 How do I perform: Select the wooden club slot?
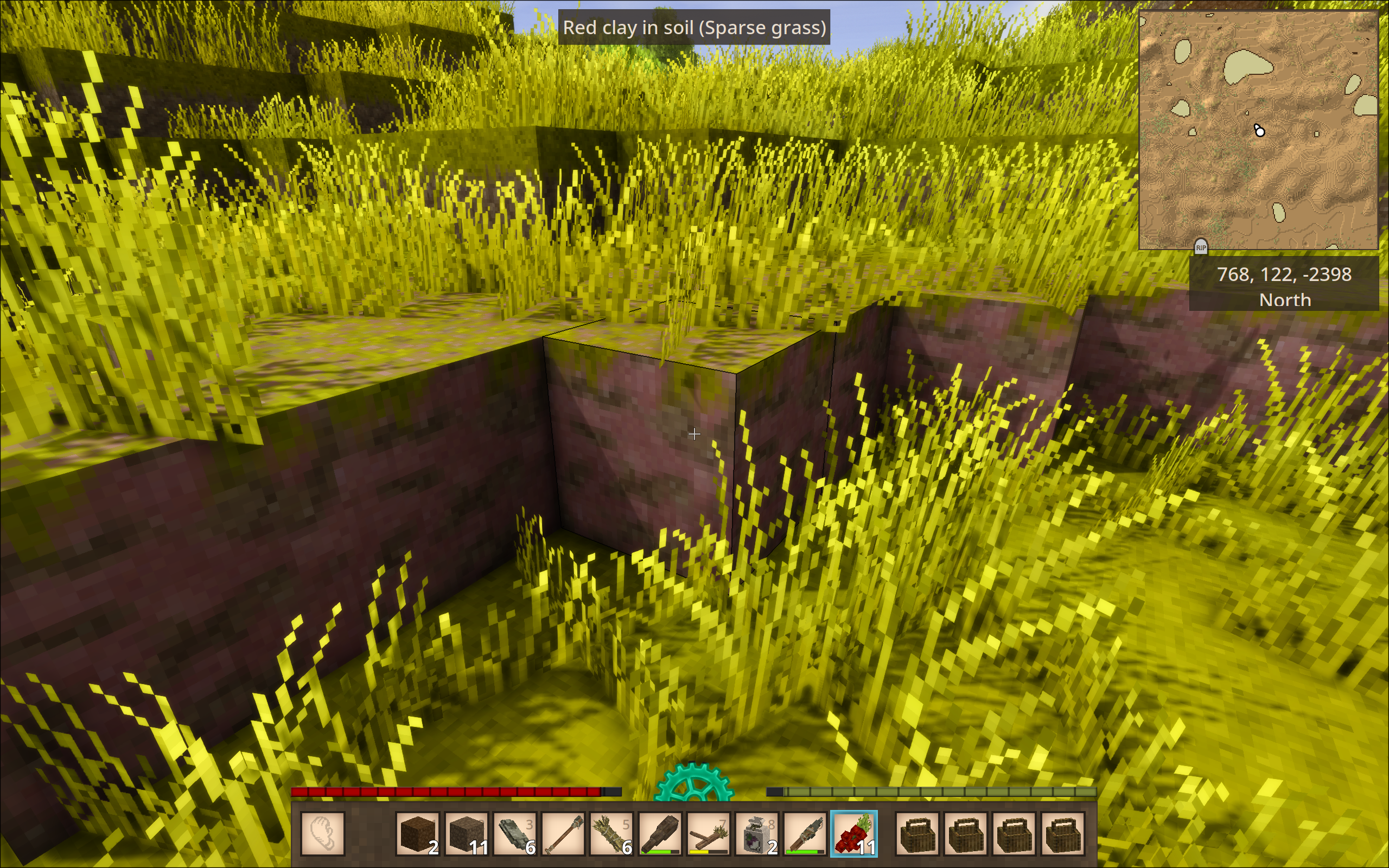coord(659,833)
